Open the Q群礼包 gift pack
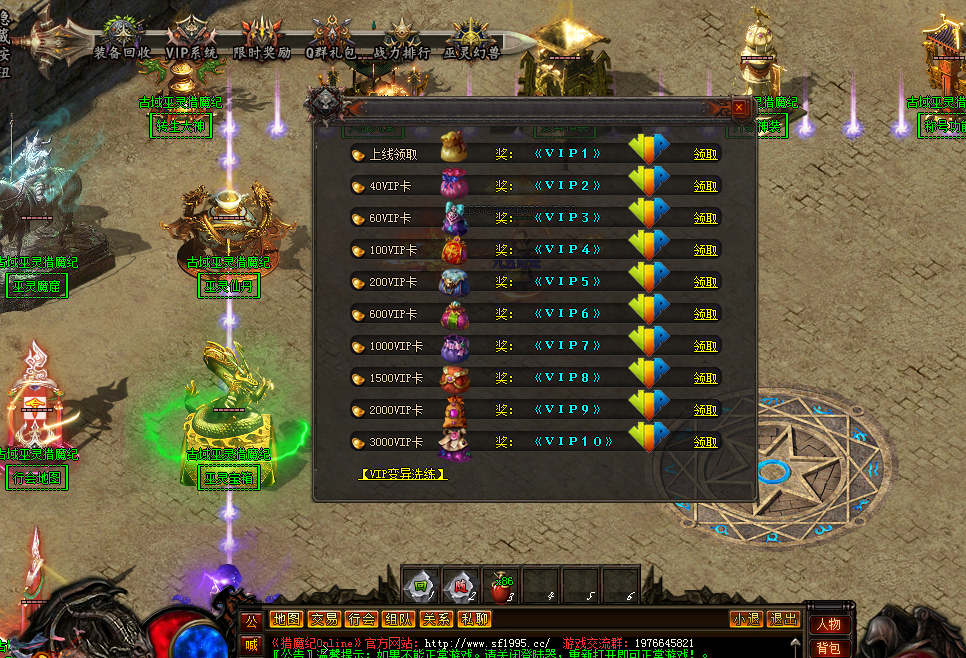The height and width of the screenshot is (658, 966). 333,40
